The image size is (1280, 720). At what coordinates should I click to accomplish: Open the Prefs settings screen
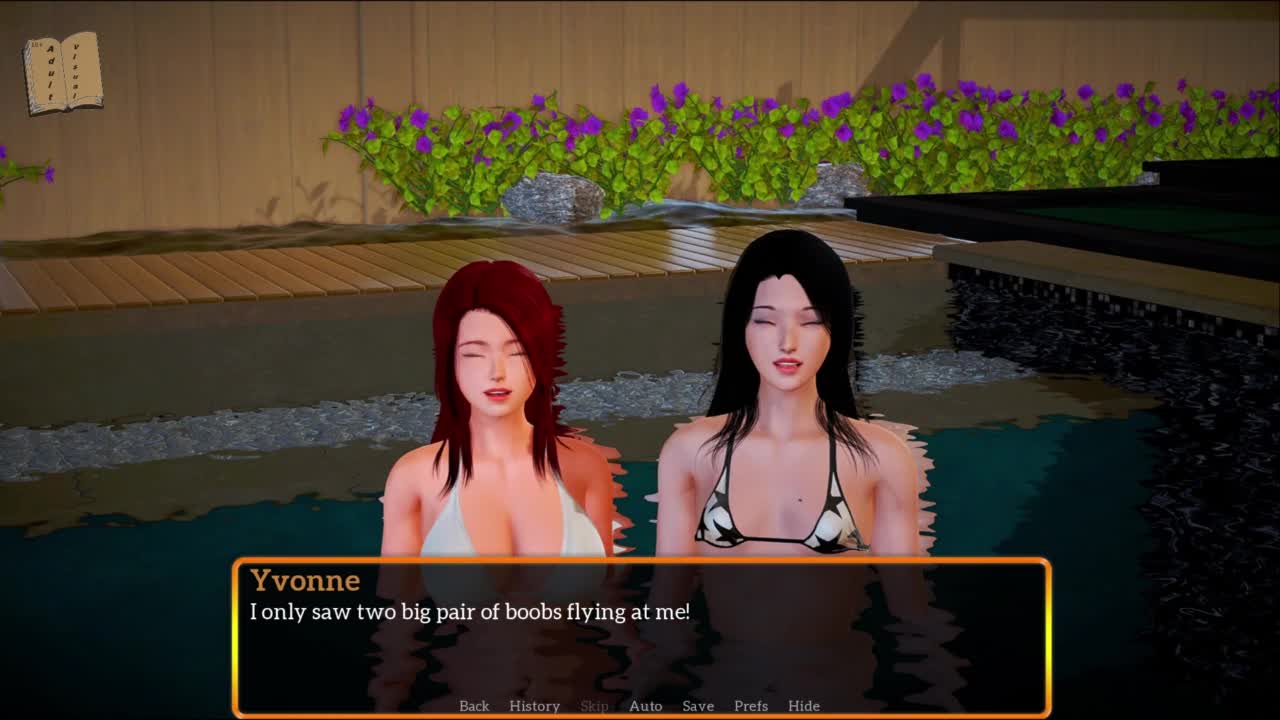point(751,706)
